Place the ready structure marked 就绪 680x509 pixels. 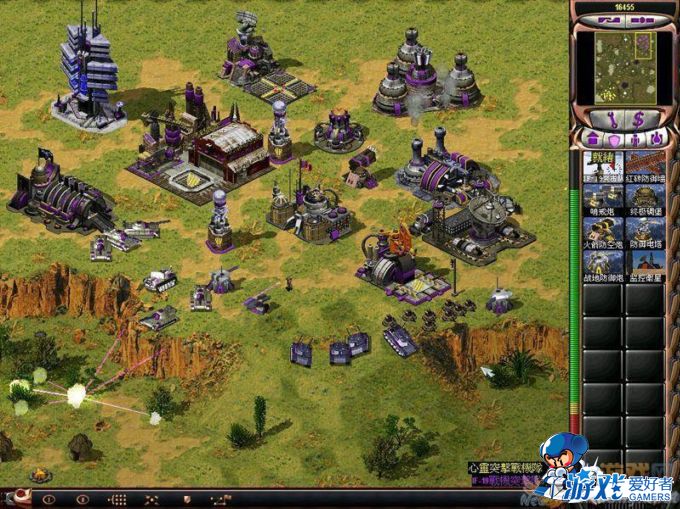[x=602, y=167]
